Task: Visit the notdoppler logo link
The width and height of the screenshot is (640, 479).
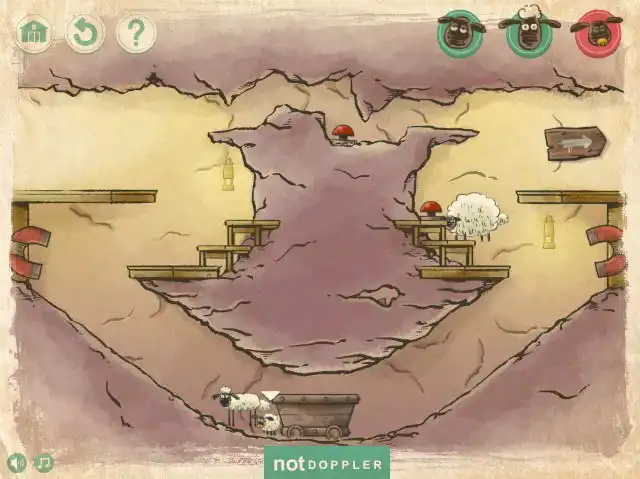Action: click(x=326, y=464)
